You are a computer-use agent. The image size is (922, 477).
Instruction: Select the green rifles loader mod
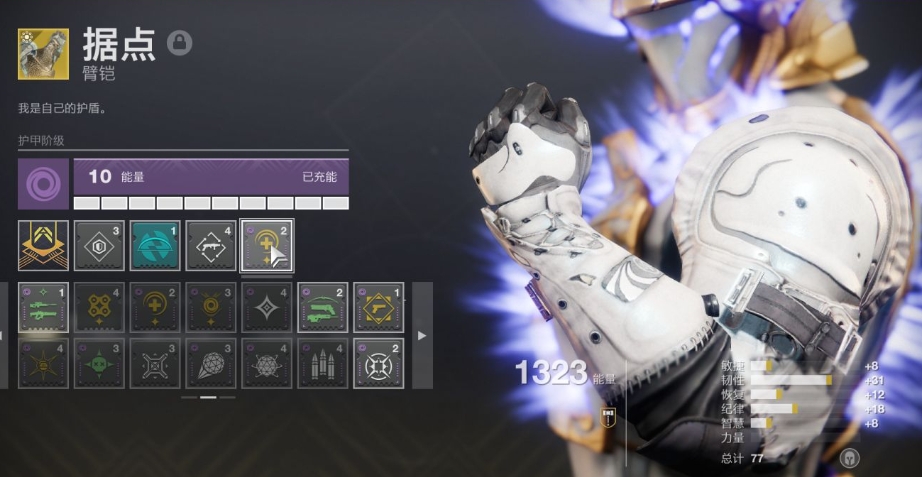tap(43, 307)
